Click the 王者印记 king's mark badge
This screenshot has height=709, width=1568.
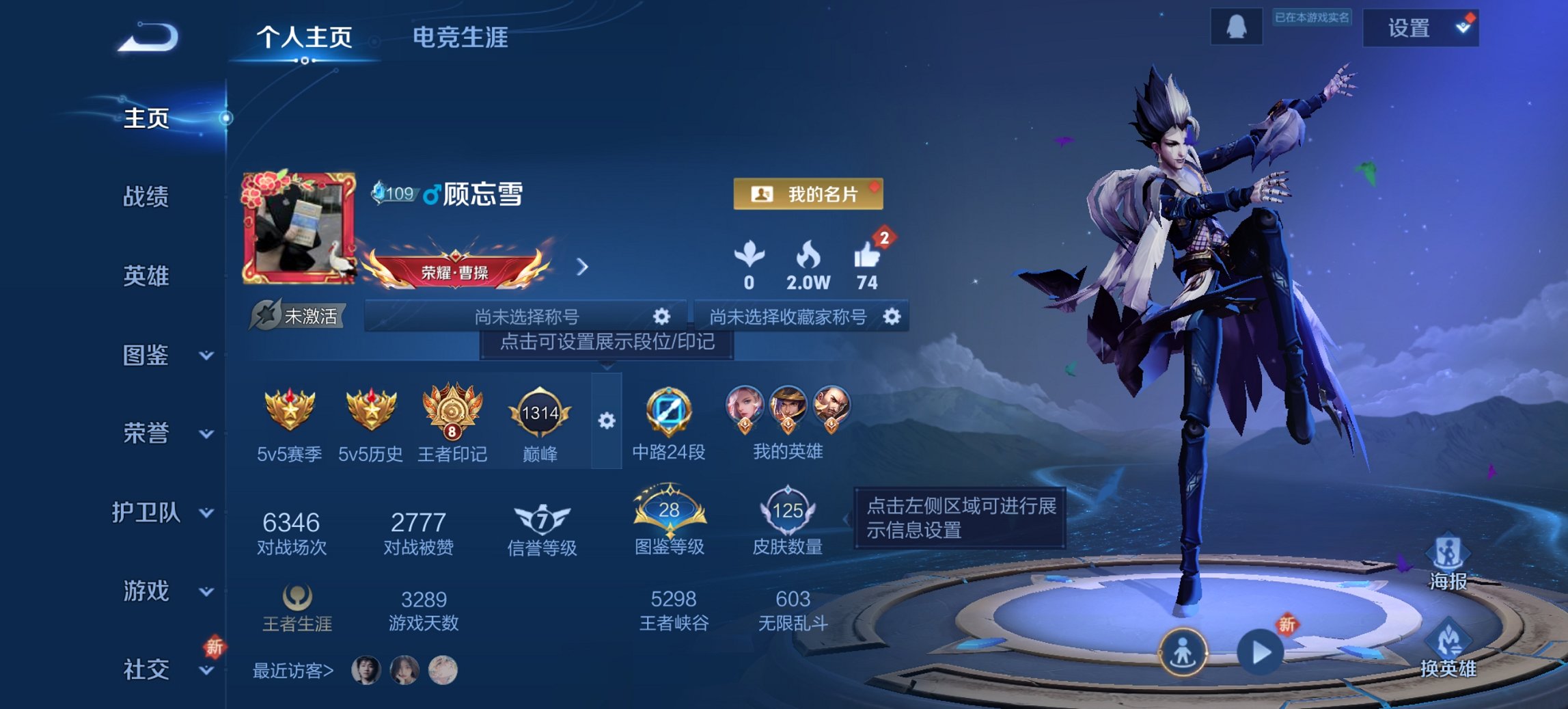click(x=451, y=414)
